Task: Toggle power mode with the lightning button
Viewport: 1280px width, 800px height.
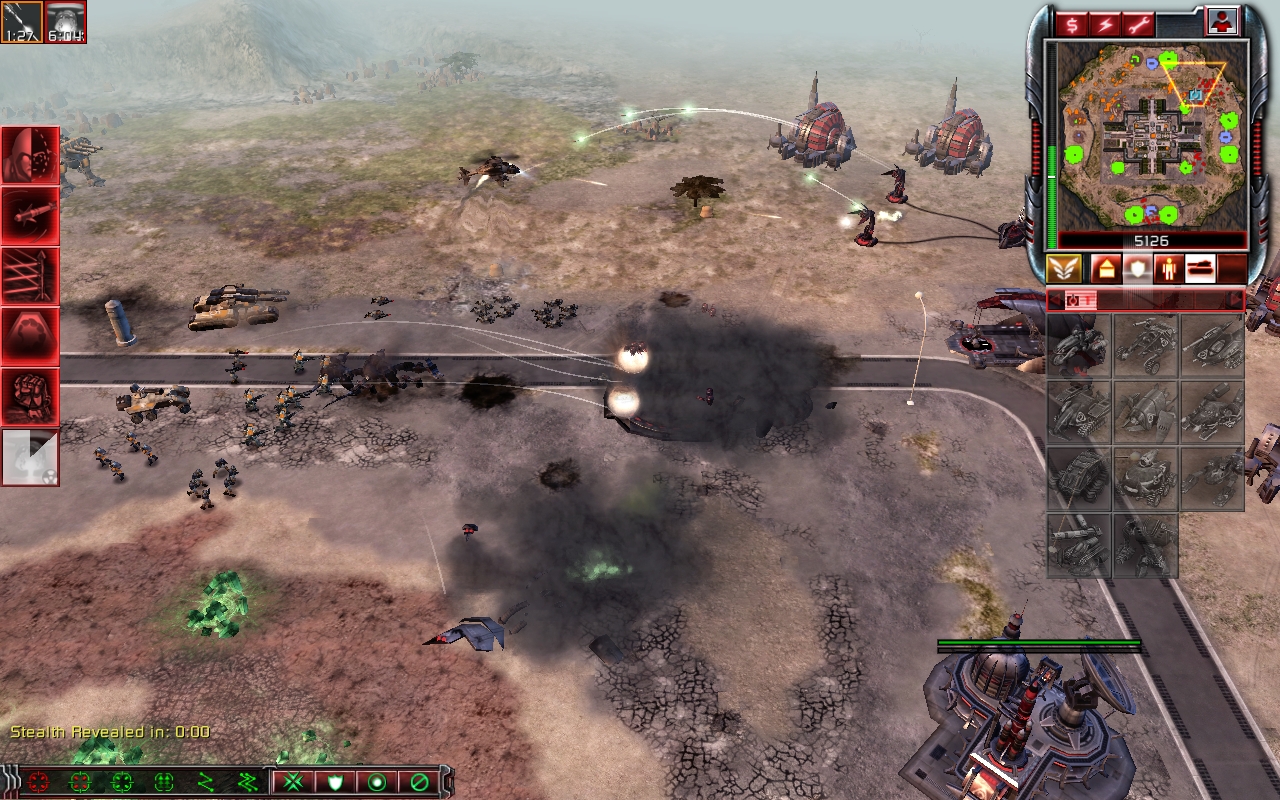Action: [x=1106, y=23]
